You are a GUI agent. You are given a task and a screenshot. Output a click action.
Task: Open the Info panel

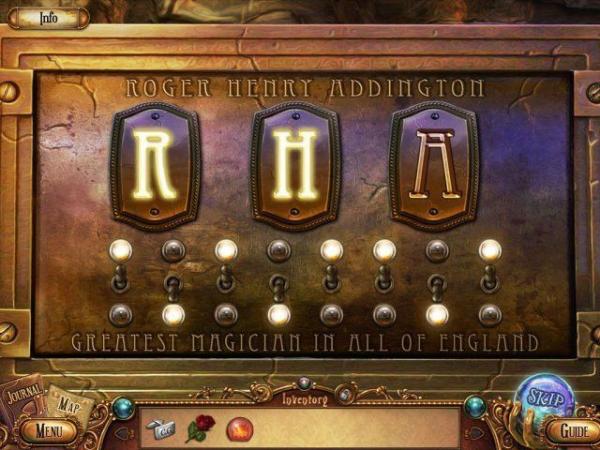(48, 17)
